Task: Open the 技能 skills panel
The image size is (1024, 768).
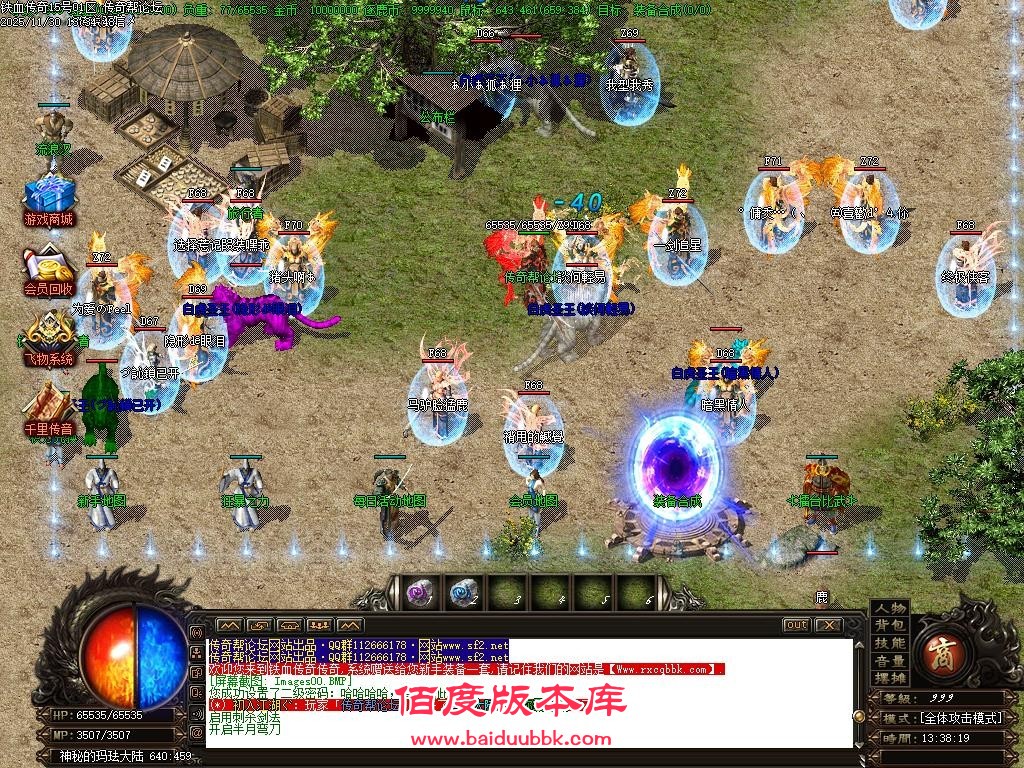Action: [x=889, y=643]
